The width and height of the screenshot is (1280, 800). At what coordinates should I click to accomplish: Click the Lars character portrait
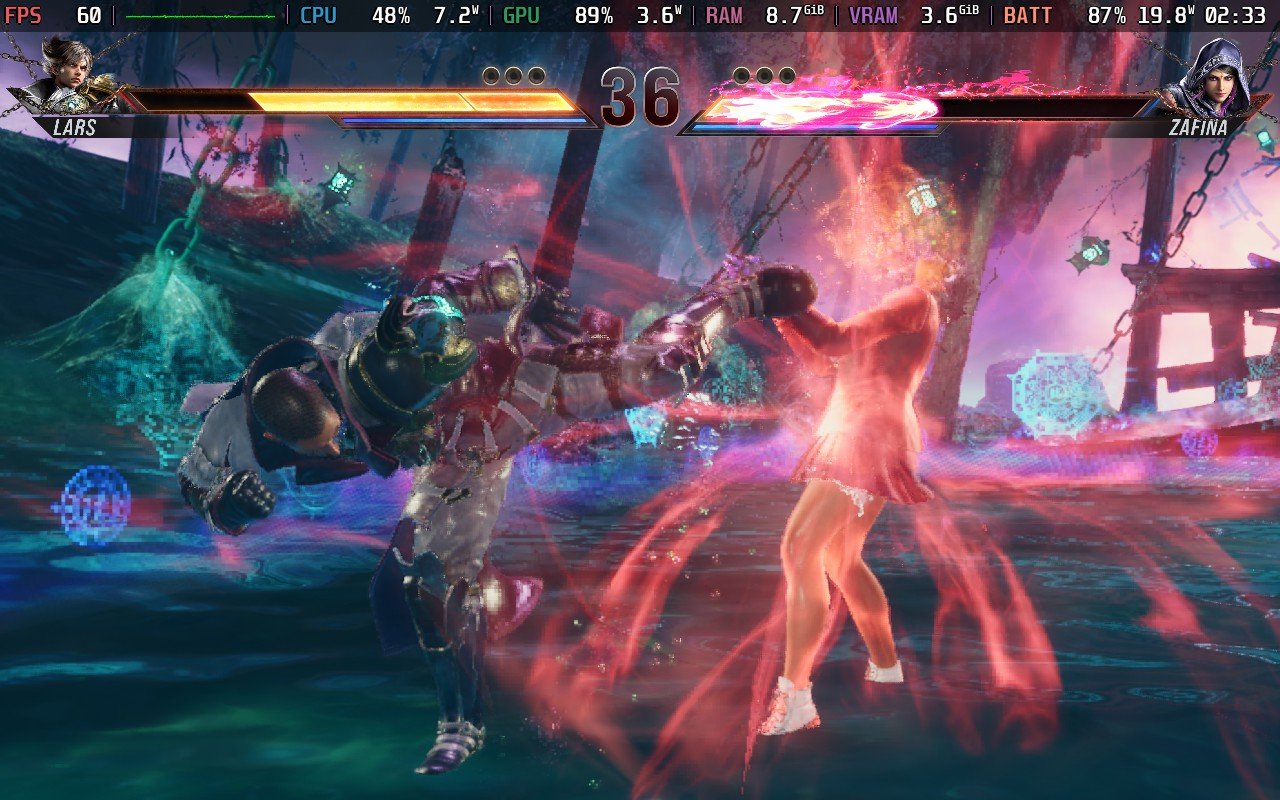point(70,75)
